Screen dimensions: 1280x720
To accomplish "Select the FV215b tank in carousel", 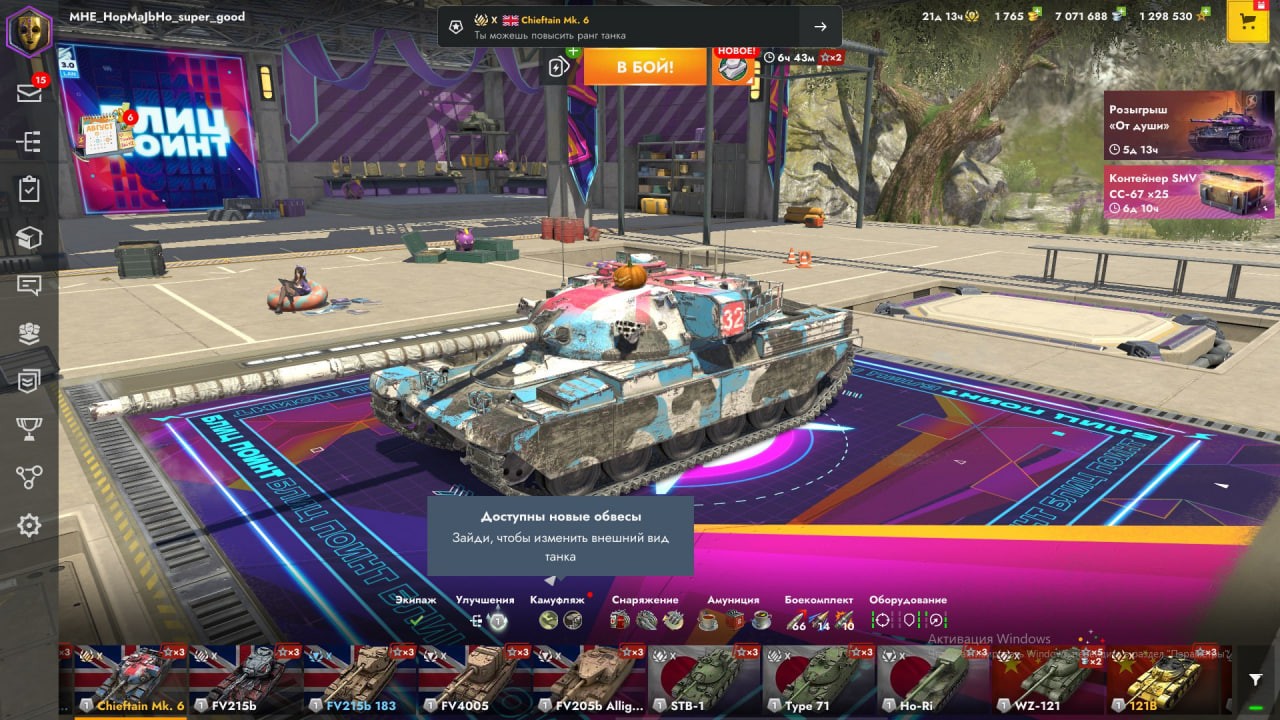I will pyautogui.click(x=245, y=679).
